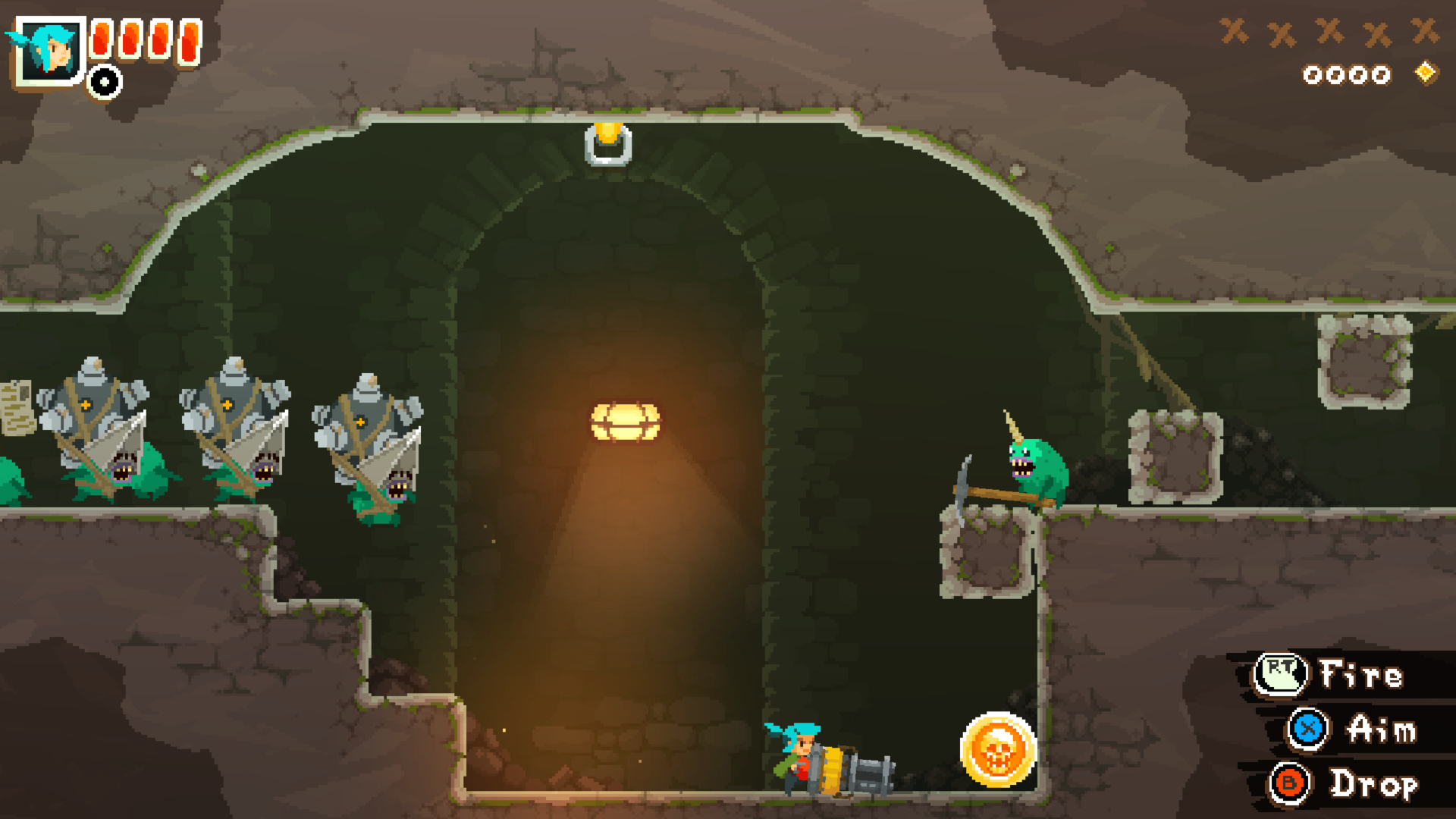Click the black ability orb under the portrait
Image resolution: width=1456 pixels, height=819 pixels.
[102, 78]
